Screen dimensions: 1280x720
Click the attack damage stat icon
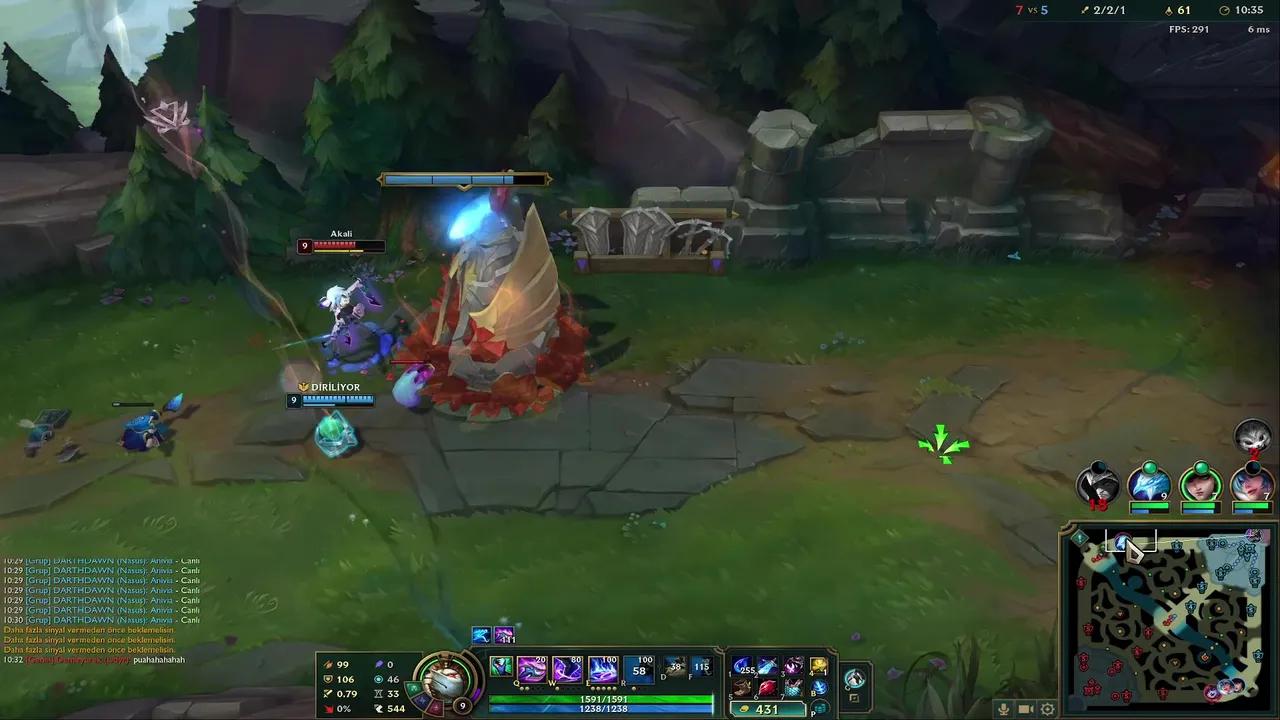(327, 664)
